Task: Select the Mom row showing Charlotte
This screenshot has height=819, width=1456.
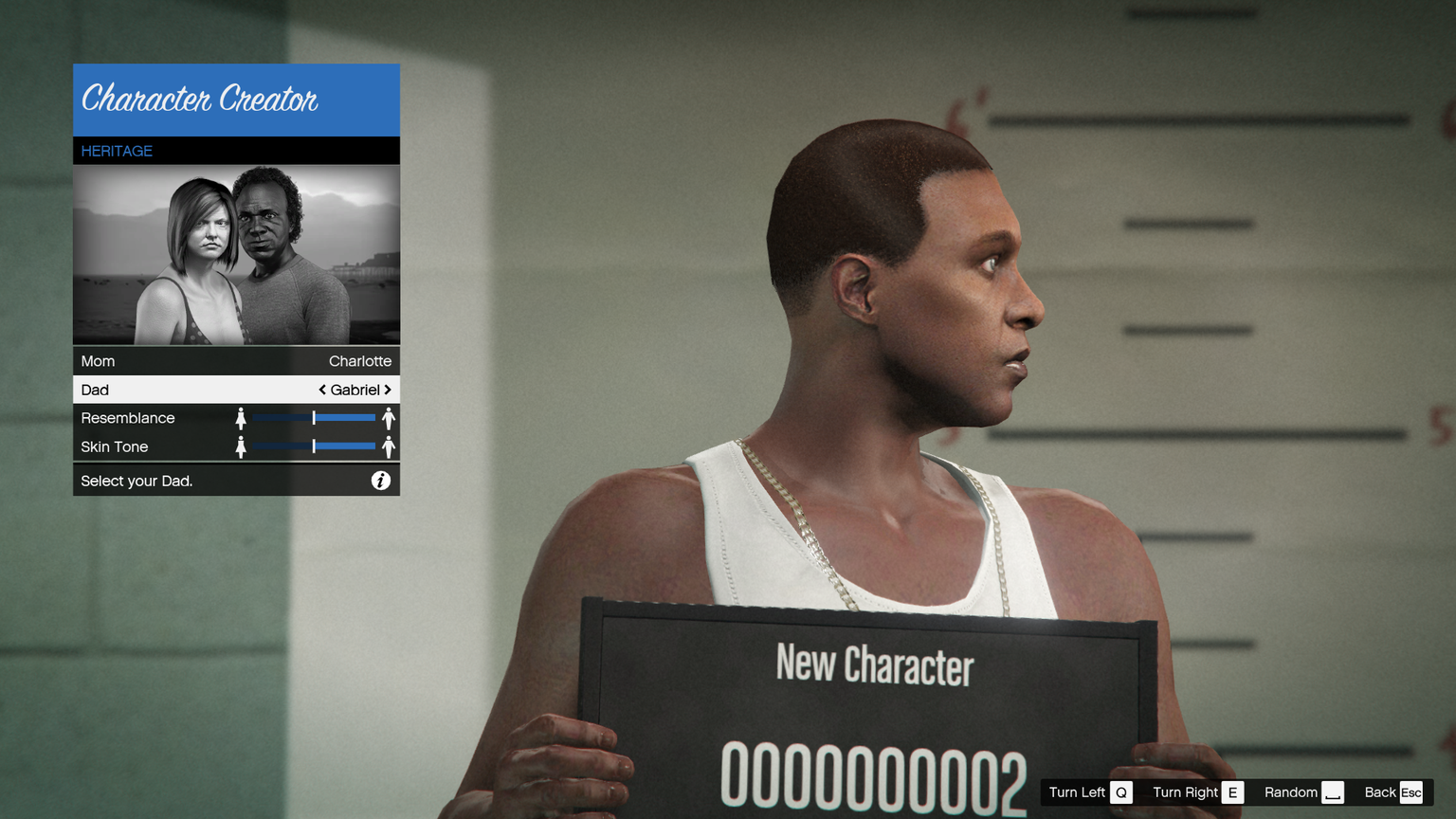Action: (x=236, y=361)
